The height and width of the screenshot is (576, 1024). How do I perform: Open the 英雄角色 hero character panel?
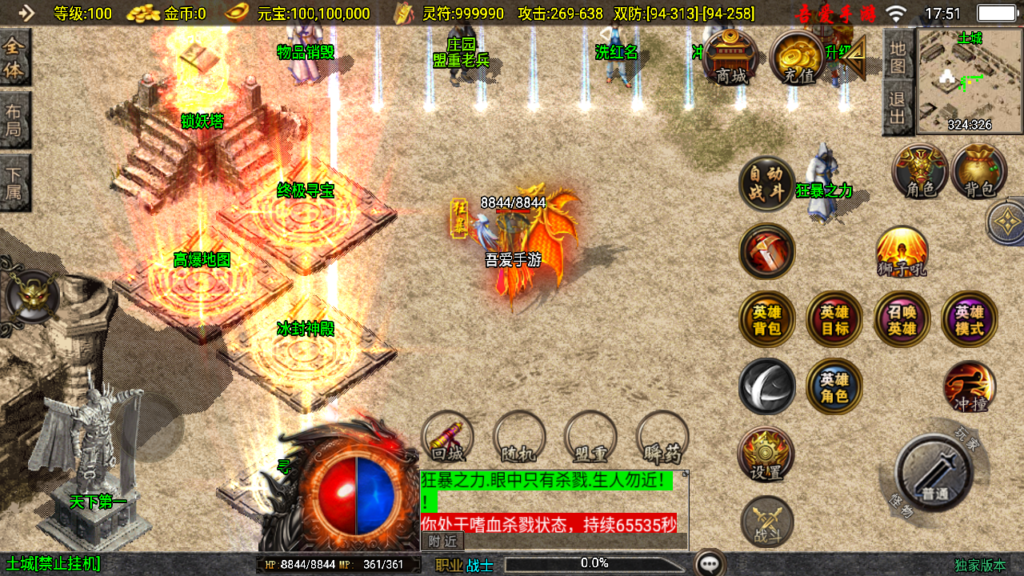[834, 386]
